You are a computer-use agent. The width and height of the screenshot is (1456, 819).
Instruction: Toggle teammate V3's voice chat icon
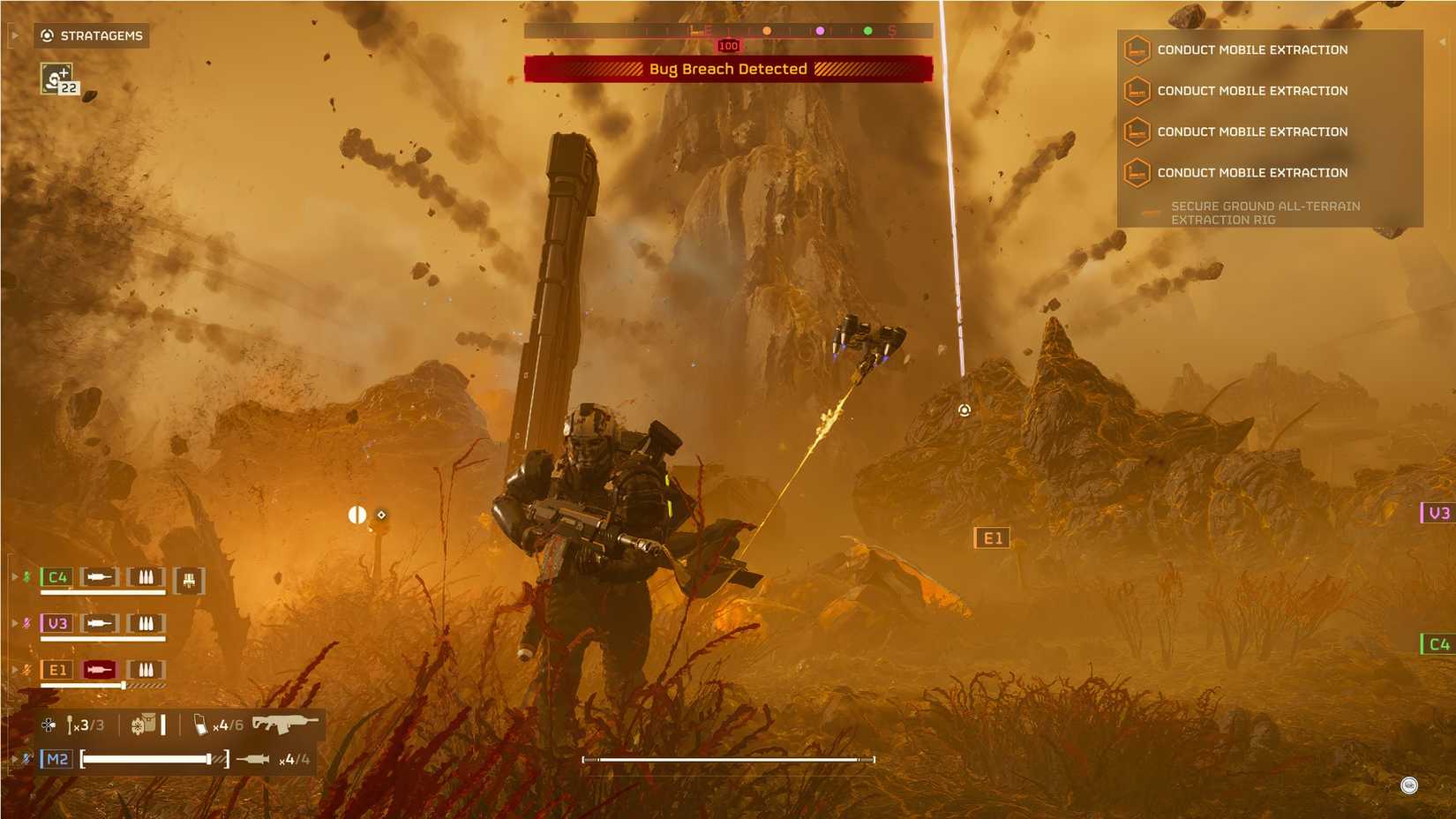(x=26, y=622)
